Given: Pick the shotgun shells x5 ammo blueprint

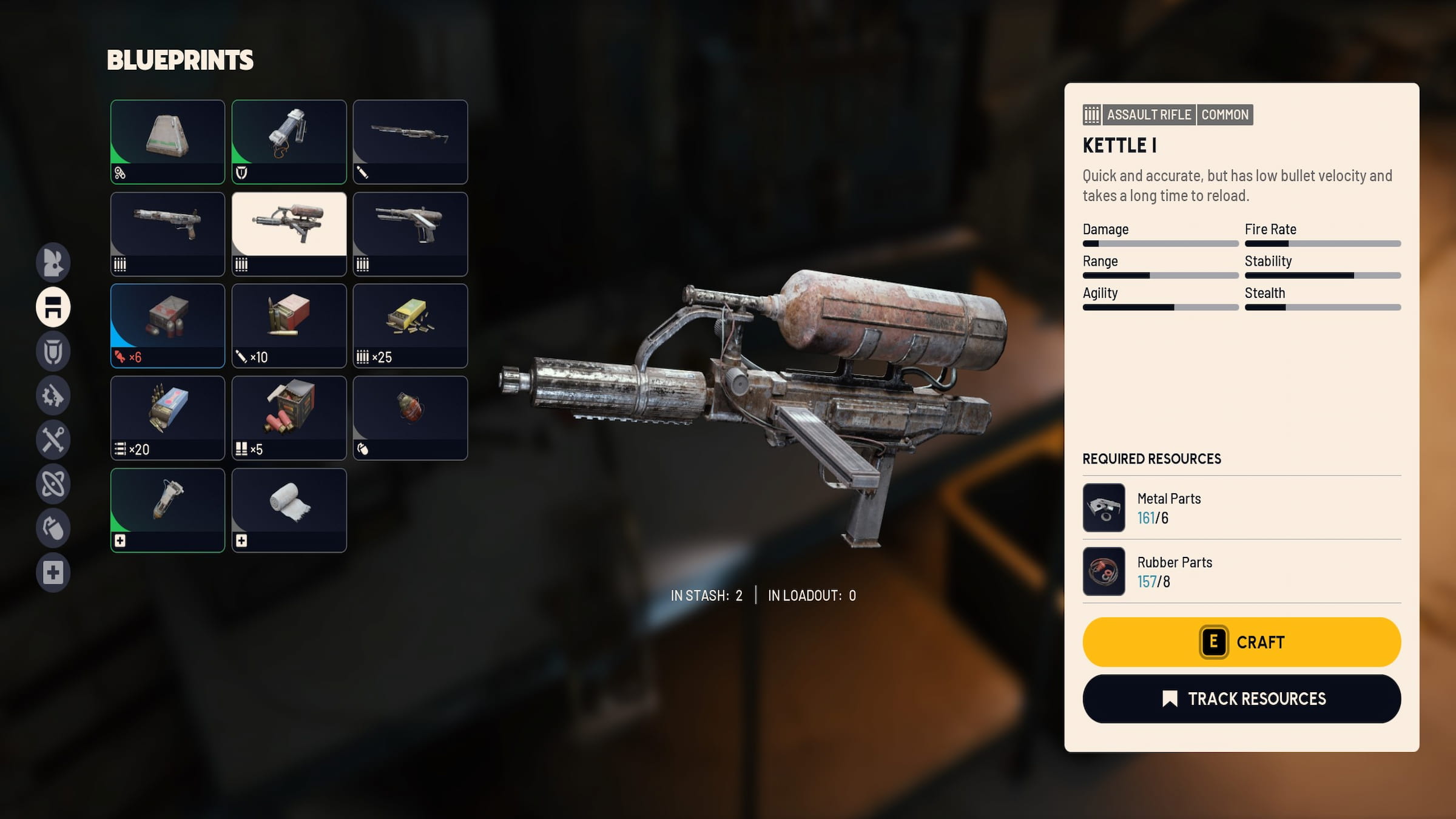Looking at the screenshot, I should pos(289,417).
